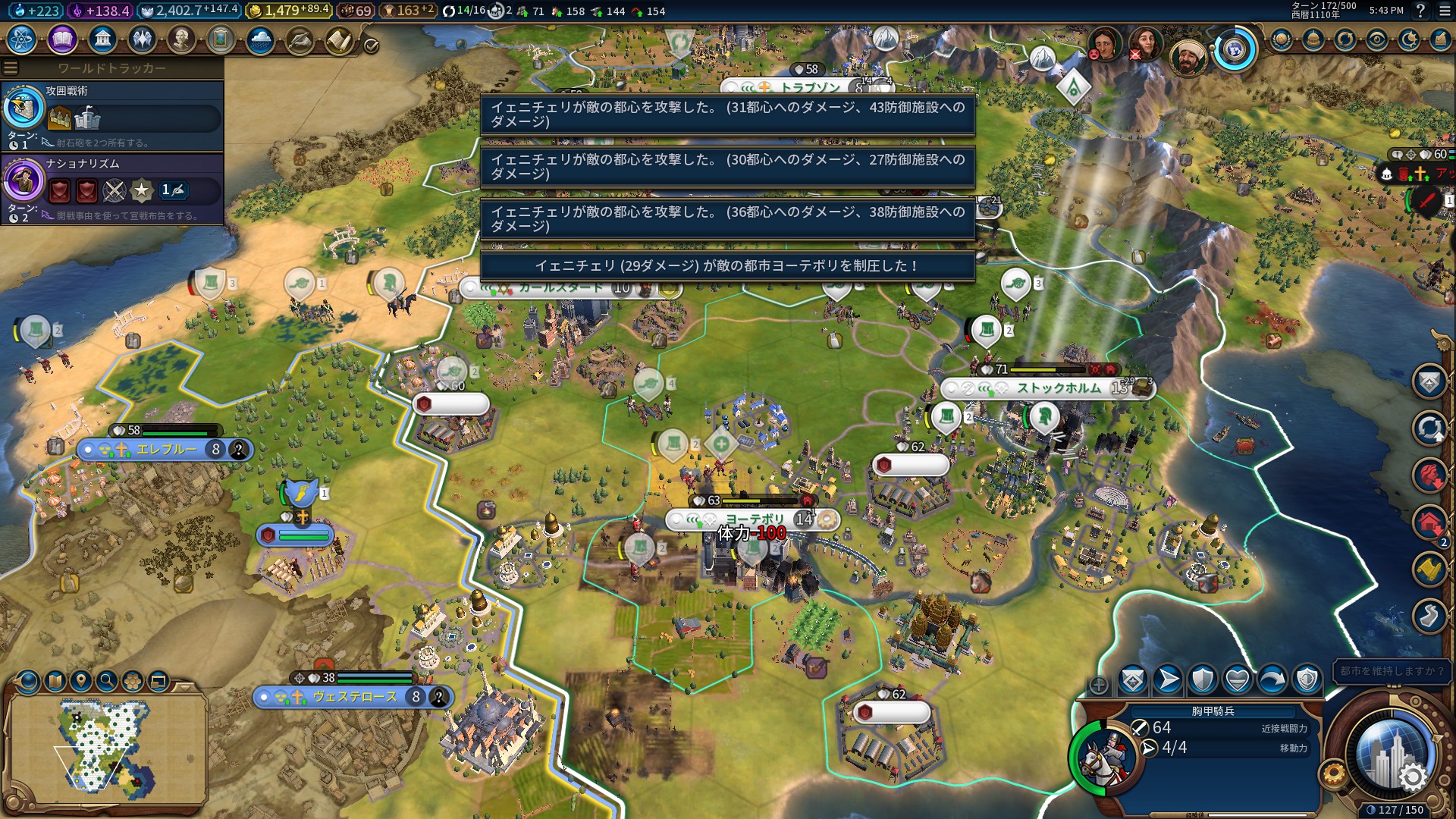This screenshot has height=819, width=1456.
Task: Select the 攻囲戦術 research tracker entry
Action: pyautogui.click(x=112, y=115)
